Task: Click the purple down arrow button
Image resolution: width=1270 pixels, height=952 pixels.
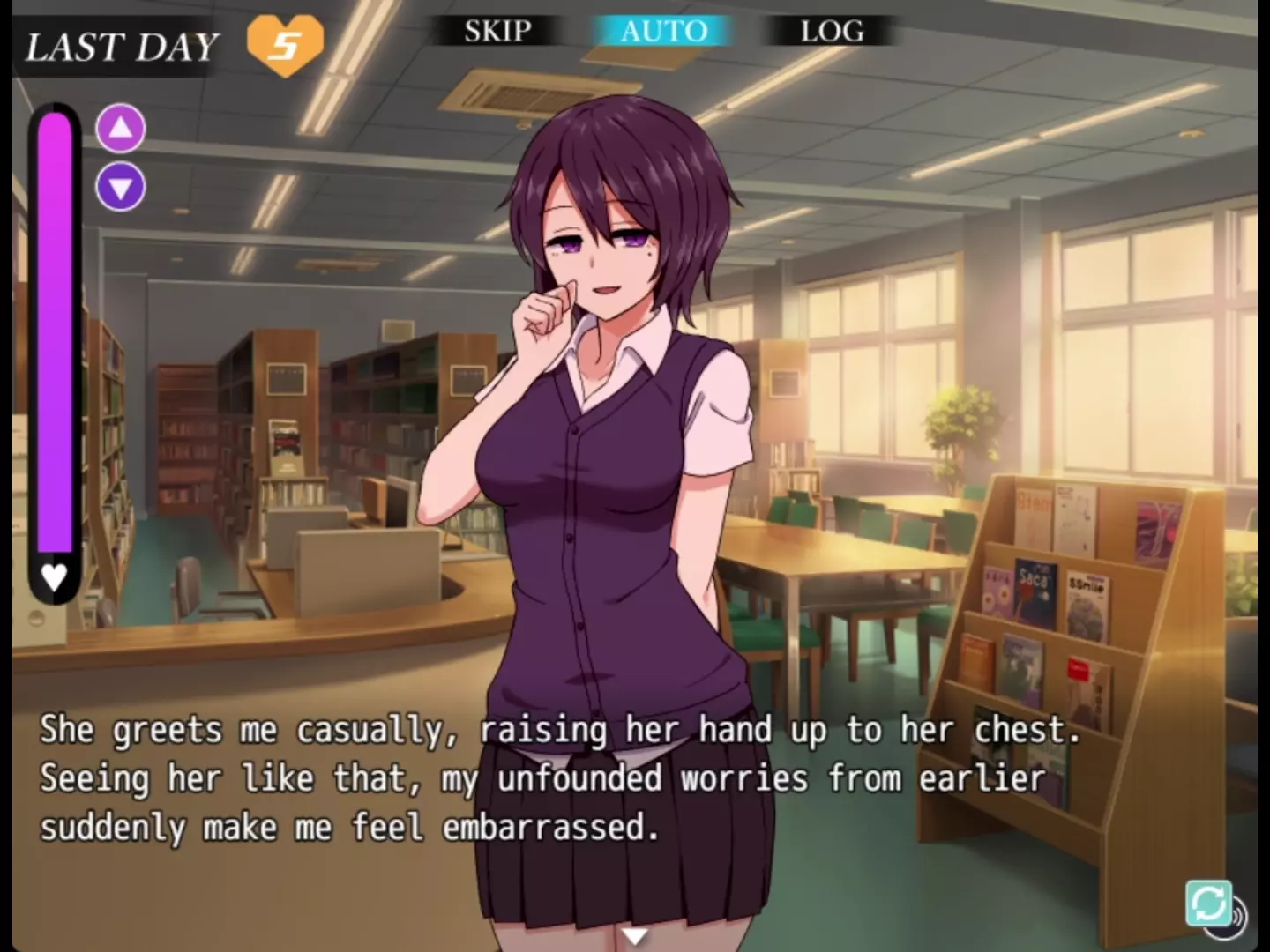Action: pyautogui.click(x=121, y=187)
